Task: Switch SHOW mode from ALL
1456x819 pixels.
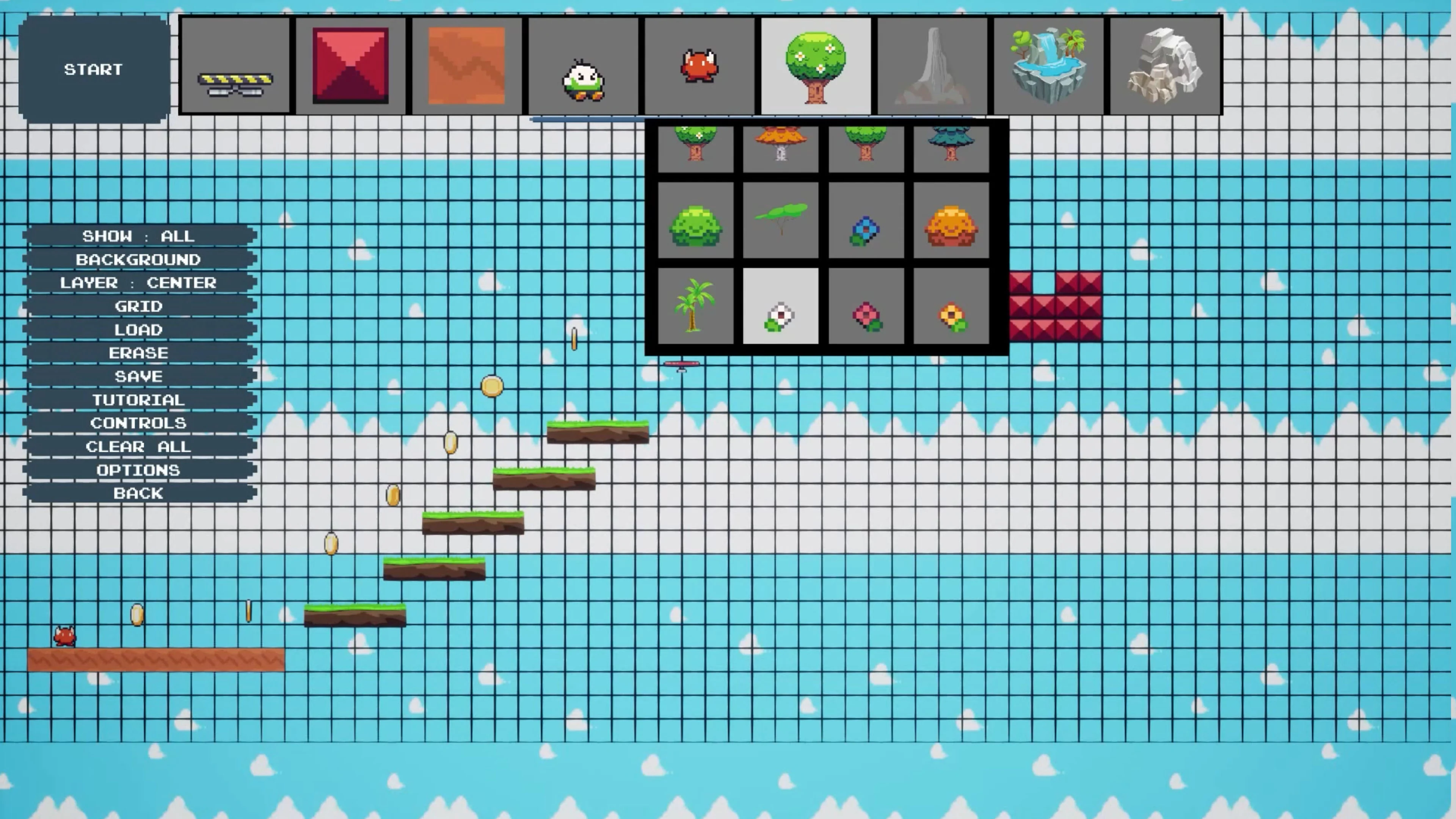Action: point(139,236)
